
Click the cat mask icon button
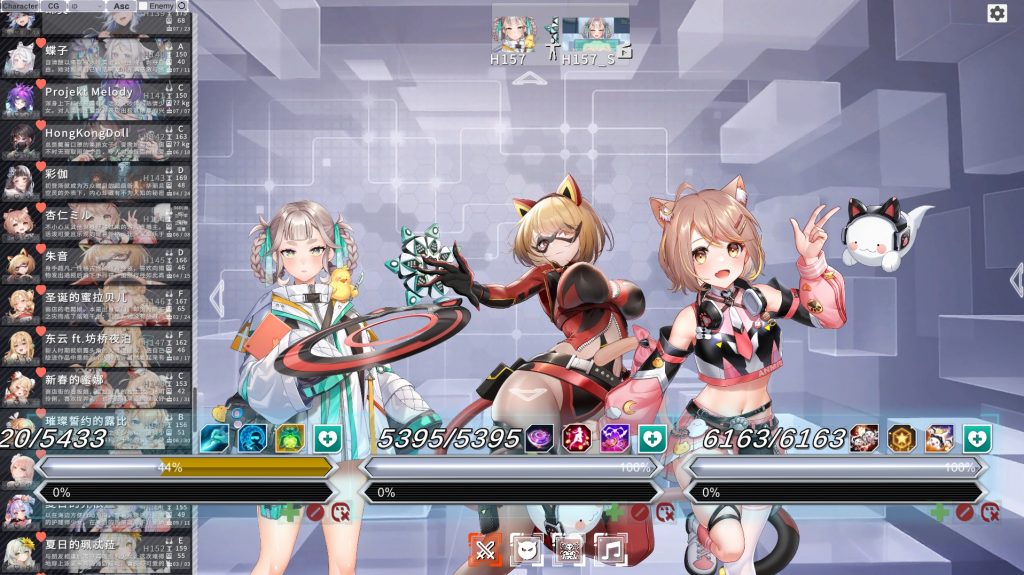[x=527, y=549]
